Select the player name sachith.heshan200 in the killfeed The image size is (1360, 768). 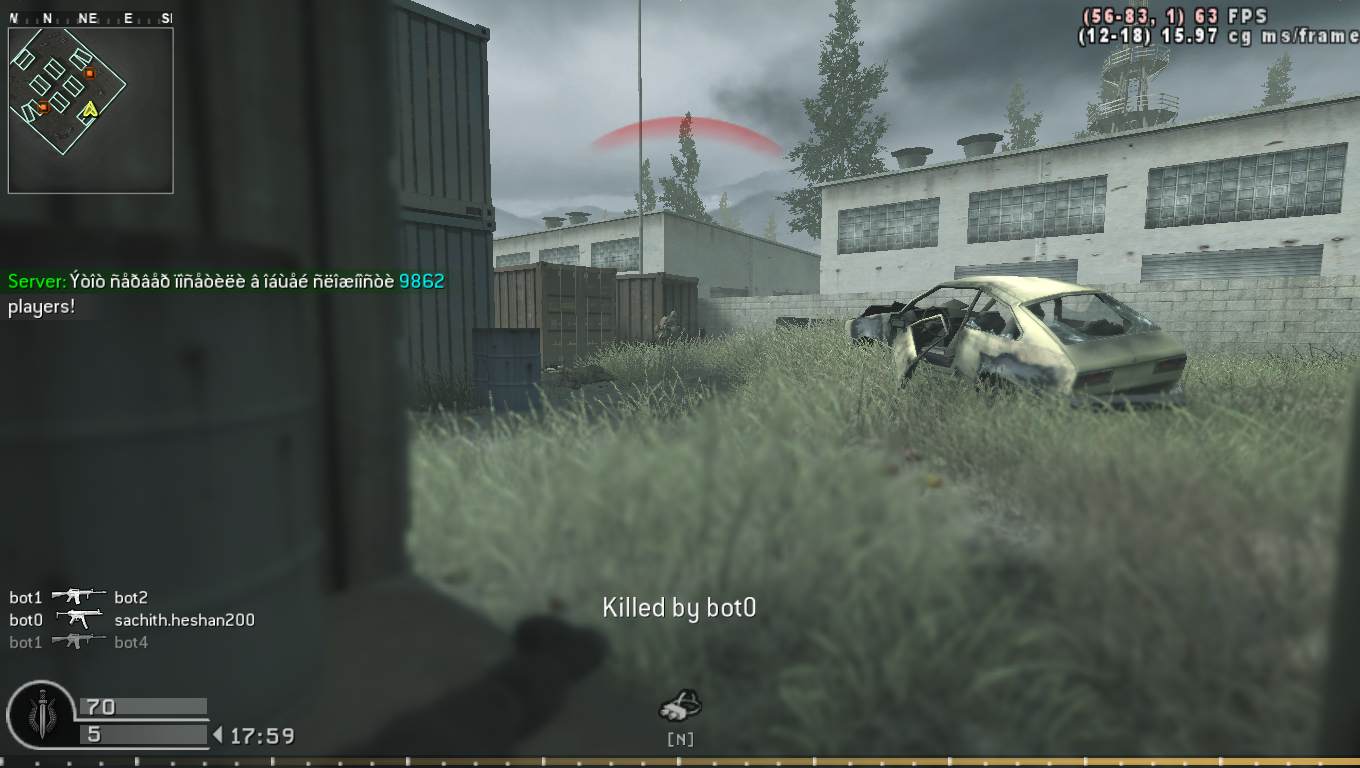pyautogui.click(x=185, y=619)
